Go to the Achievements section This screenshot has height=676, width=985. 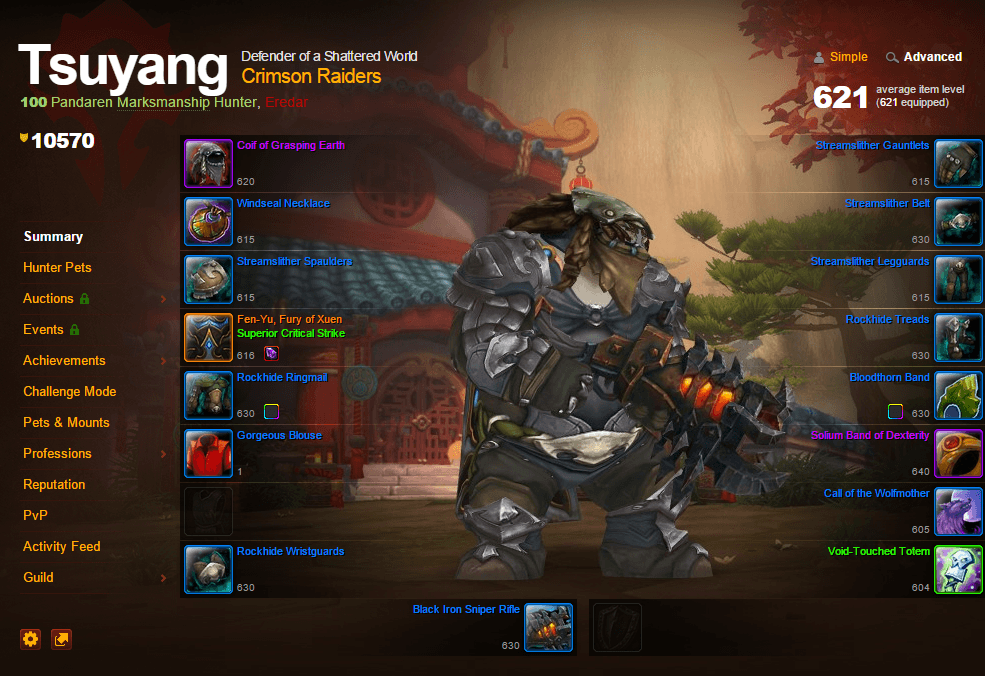[x=64, y=361]
